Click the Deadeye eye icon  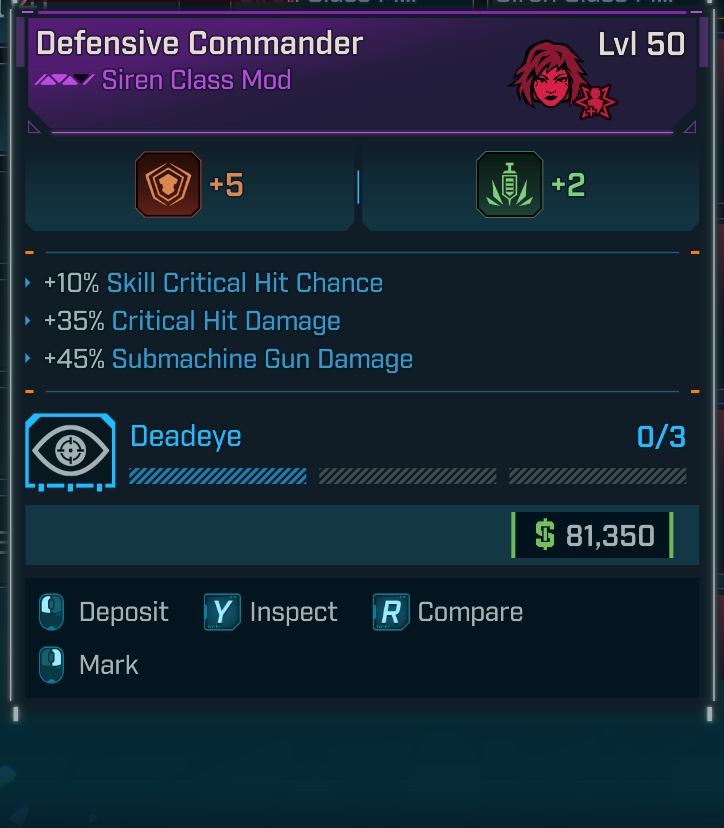[71, 452]
